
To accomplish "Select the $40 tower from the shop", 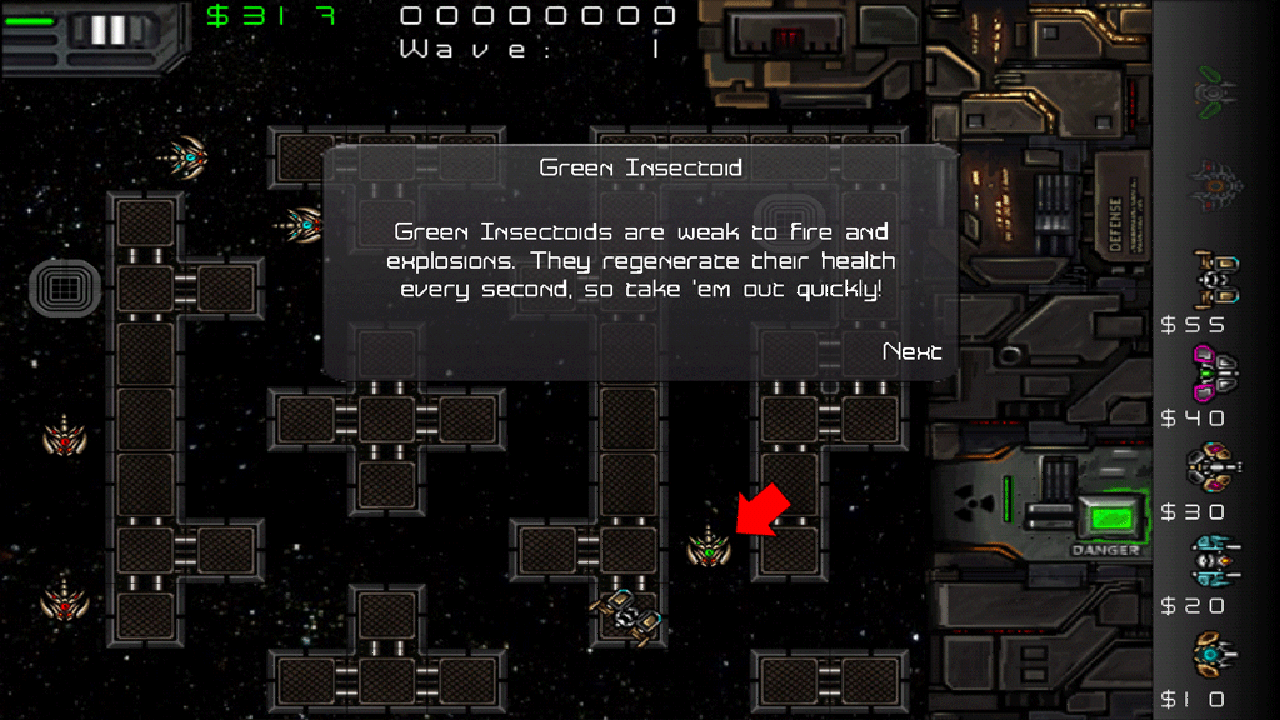I will click(1215, 372).
